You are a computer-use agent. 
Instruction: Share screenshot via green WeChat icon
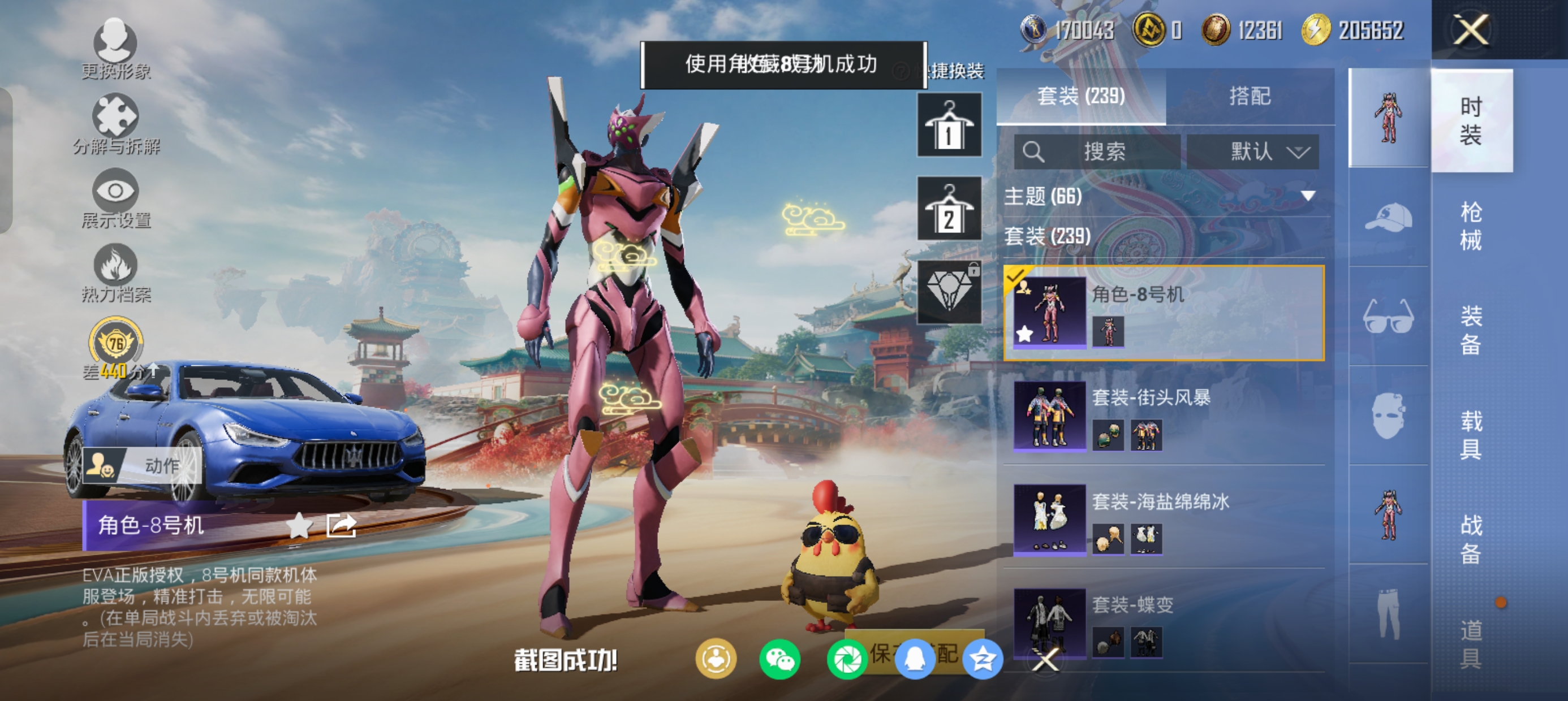tap(779, 660)
